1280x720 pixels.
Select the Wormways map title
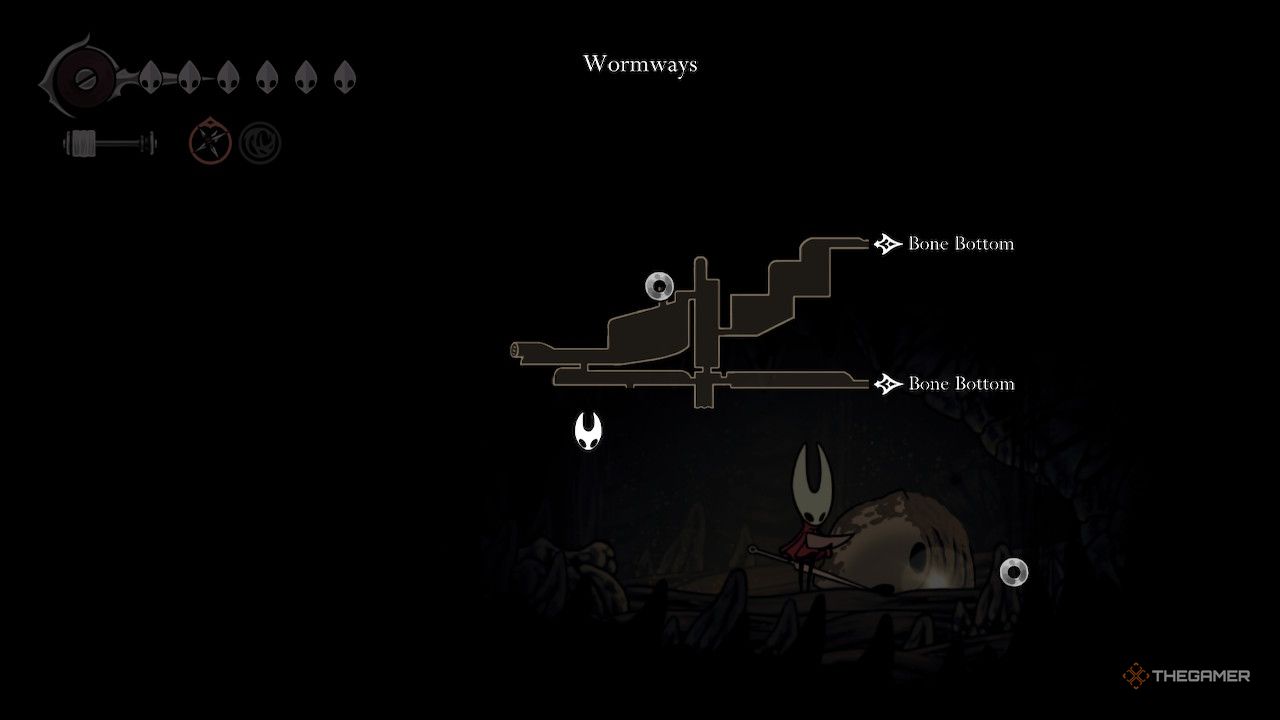pos(639,64)
